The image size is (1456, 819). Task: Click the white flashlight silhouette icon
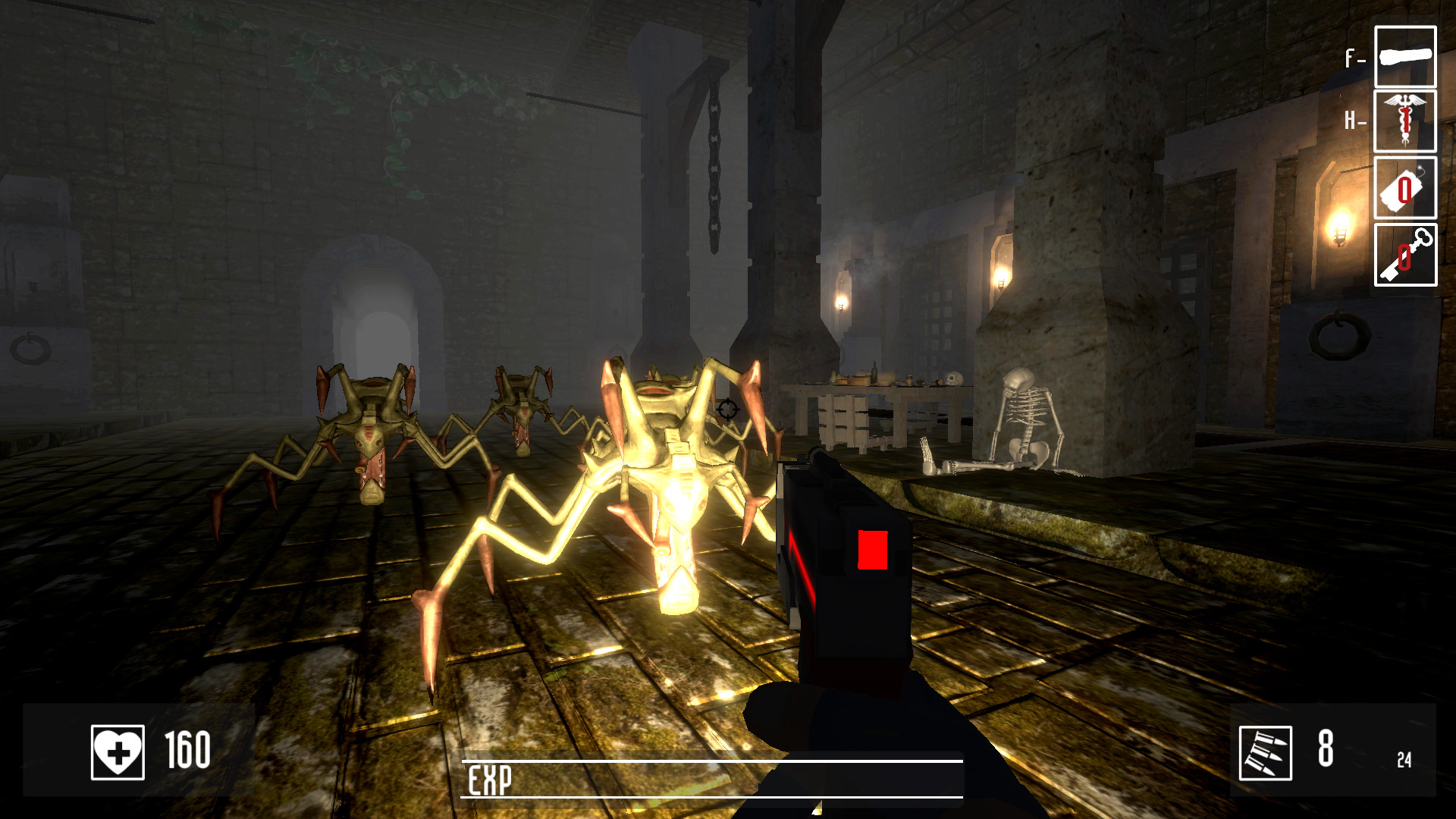[1405, 58]
